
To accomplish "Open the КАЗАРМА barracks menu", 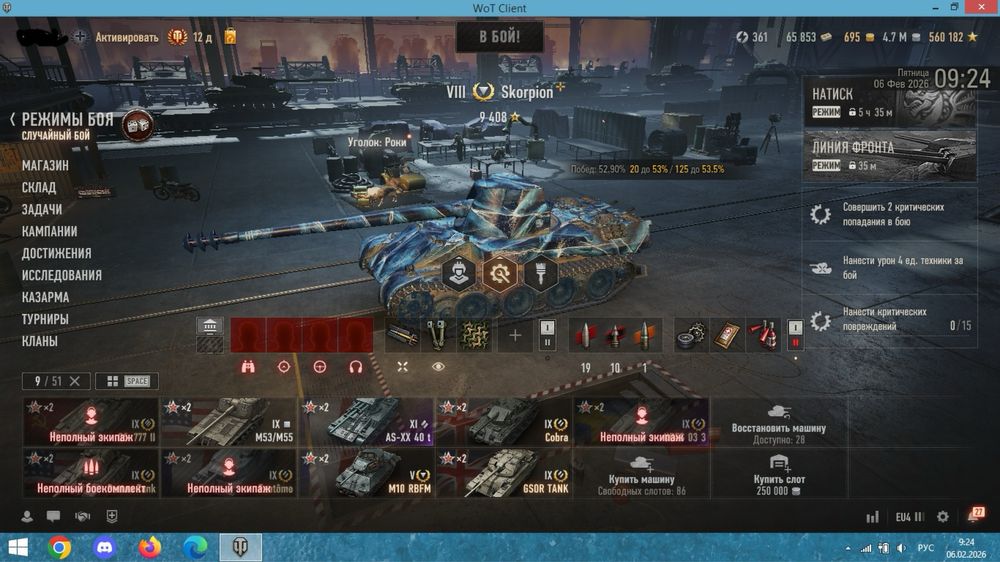I will 46,297.
